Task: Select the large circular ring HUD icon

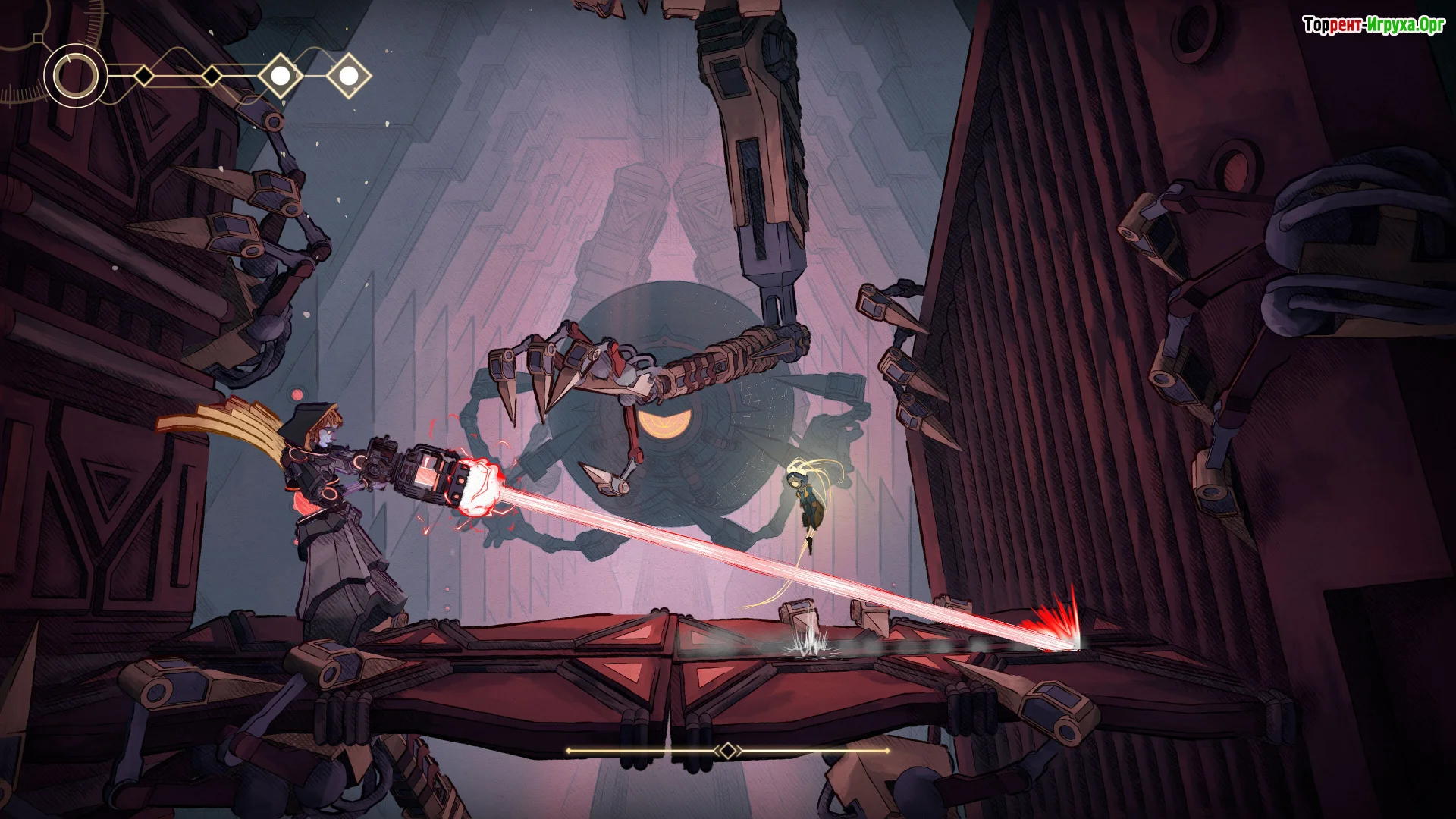Action: tap(74, 76)
